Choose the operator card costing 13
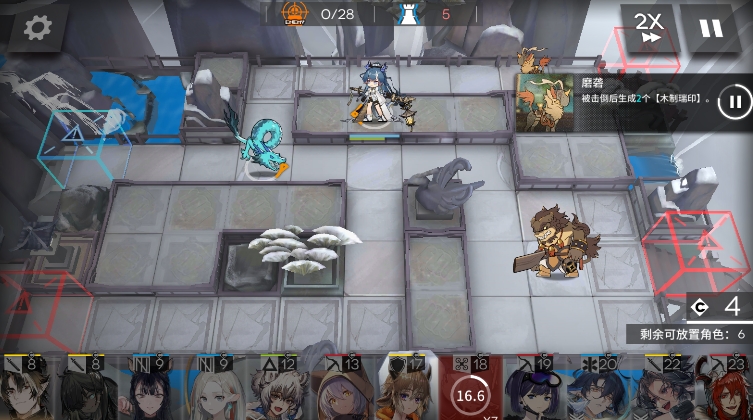753x420 pixels. point(342,390)
